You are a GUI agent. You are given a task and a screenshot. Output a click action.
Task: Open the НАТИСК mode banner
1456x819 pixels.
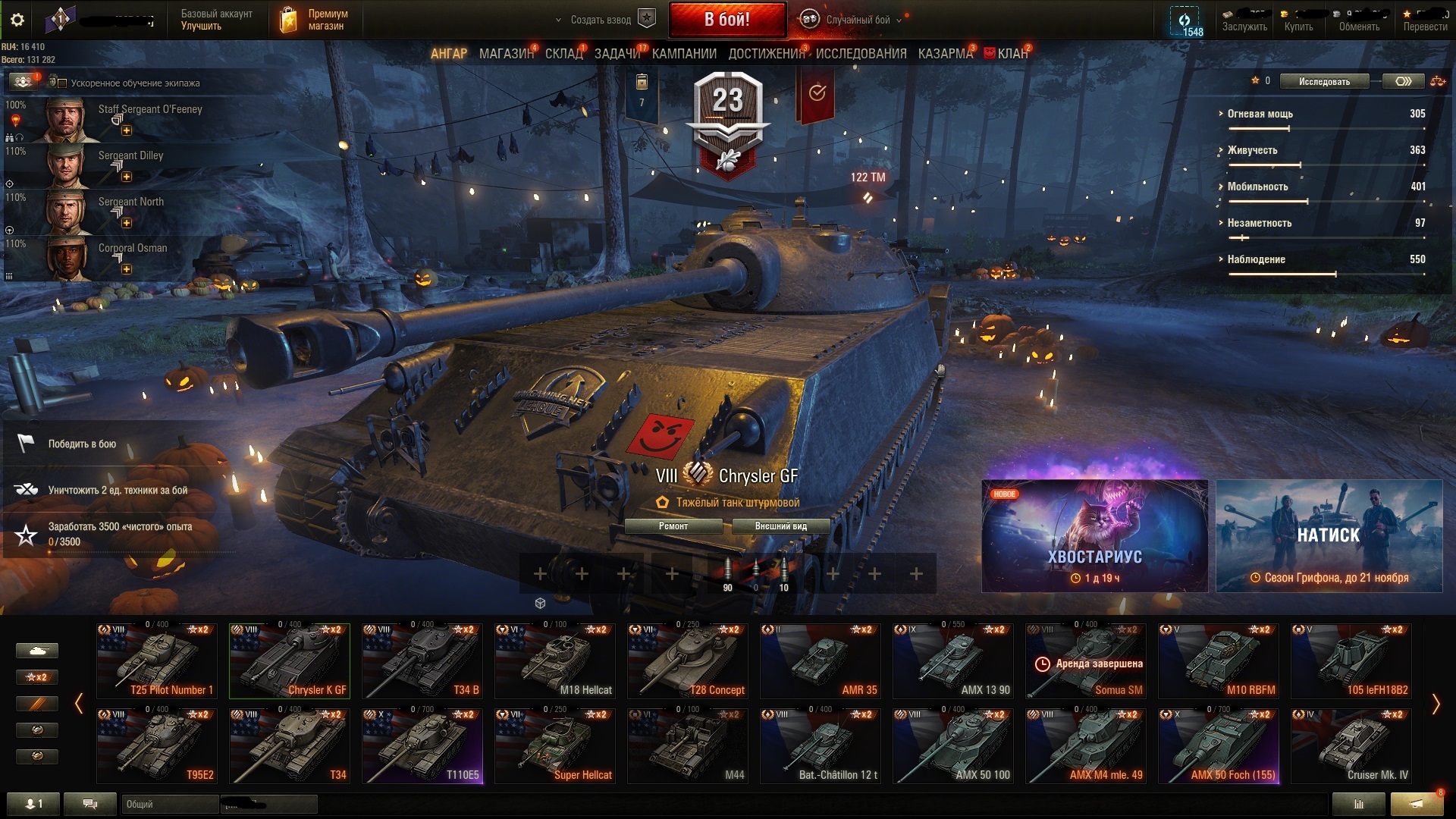point(1329,536)
